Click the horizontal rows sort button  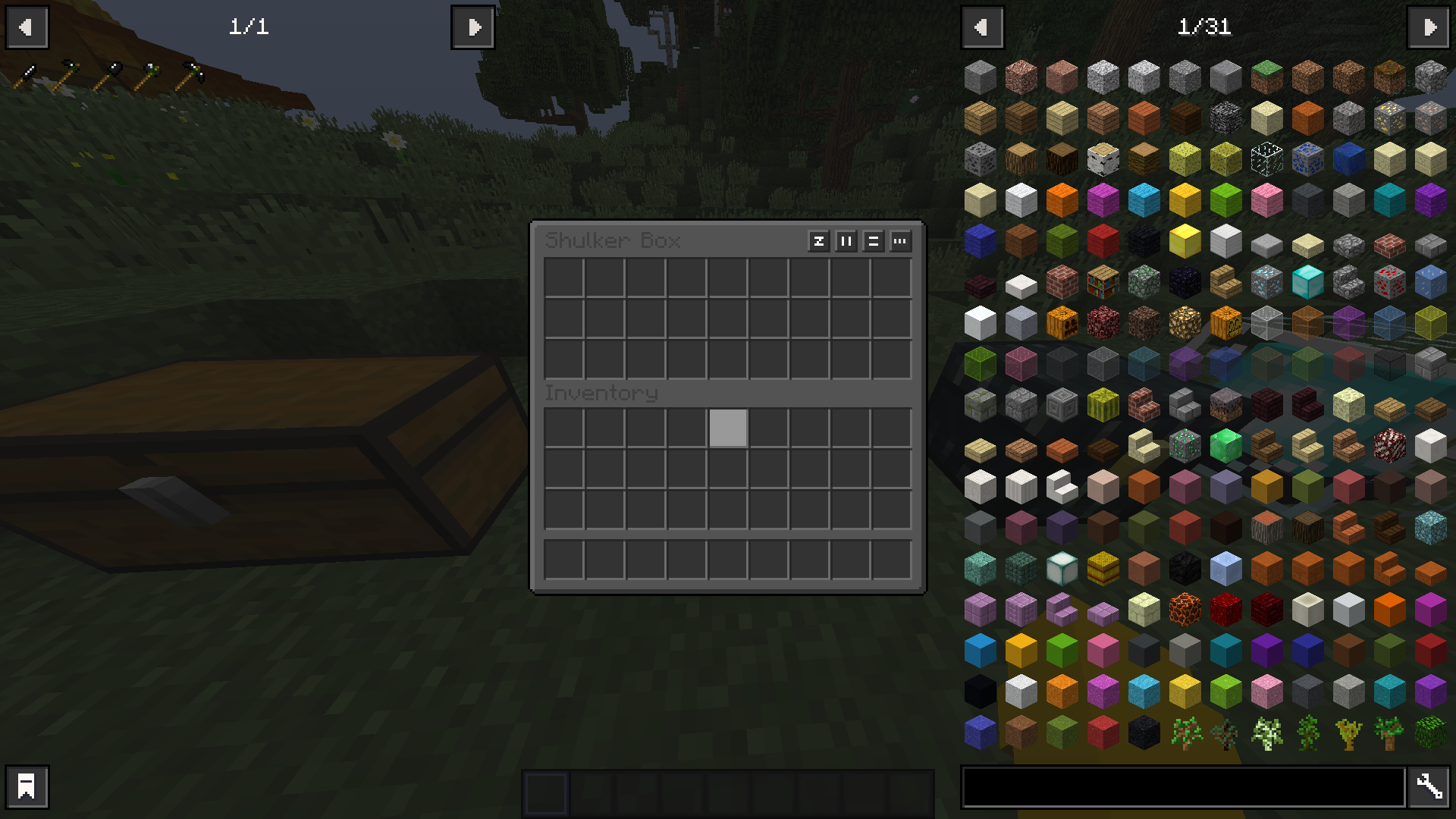[873, 242]
